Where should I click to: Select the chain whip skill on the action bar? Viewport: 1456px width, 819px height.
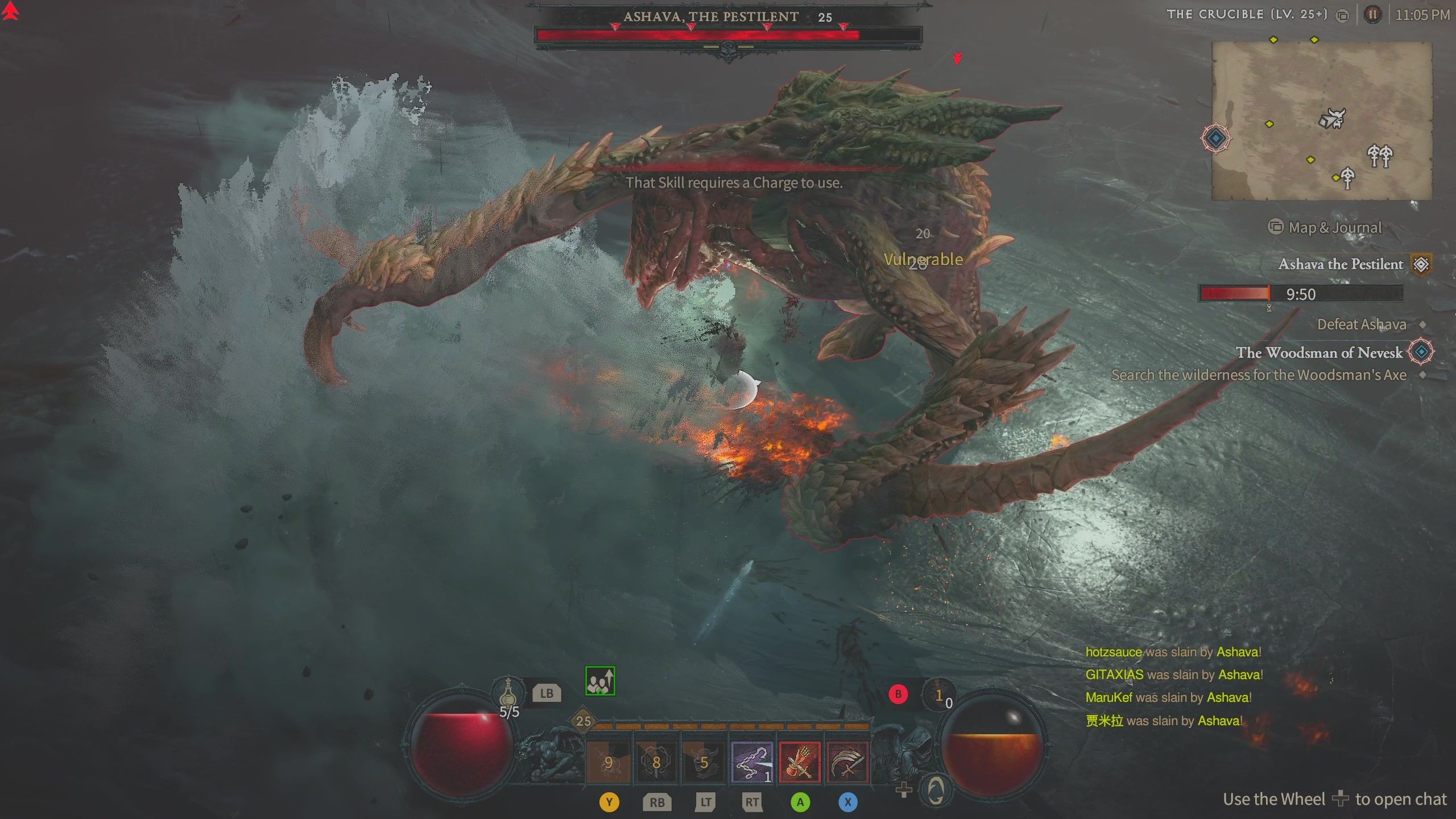[x=752, y=763]
